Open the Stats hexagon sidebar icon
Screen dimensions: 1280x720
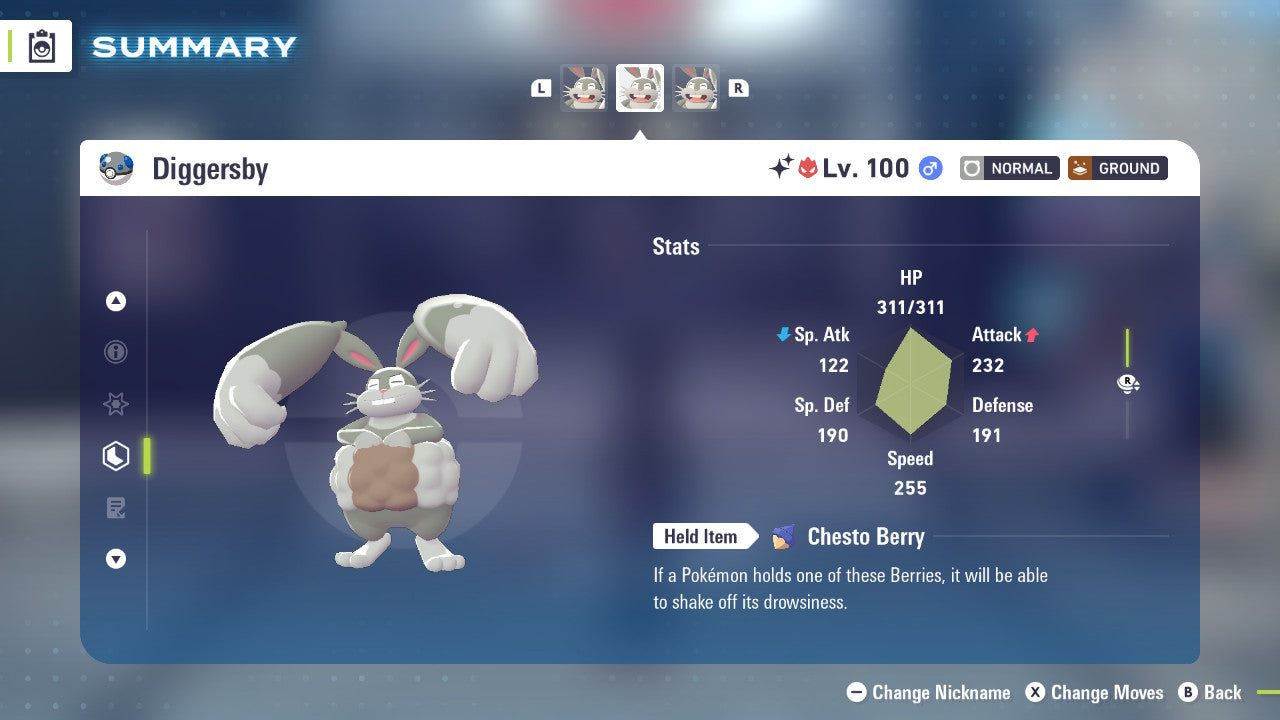click(116, 455)
